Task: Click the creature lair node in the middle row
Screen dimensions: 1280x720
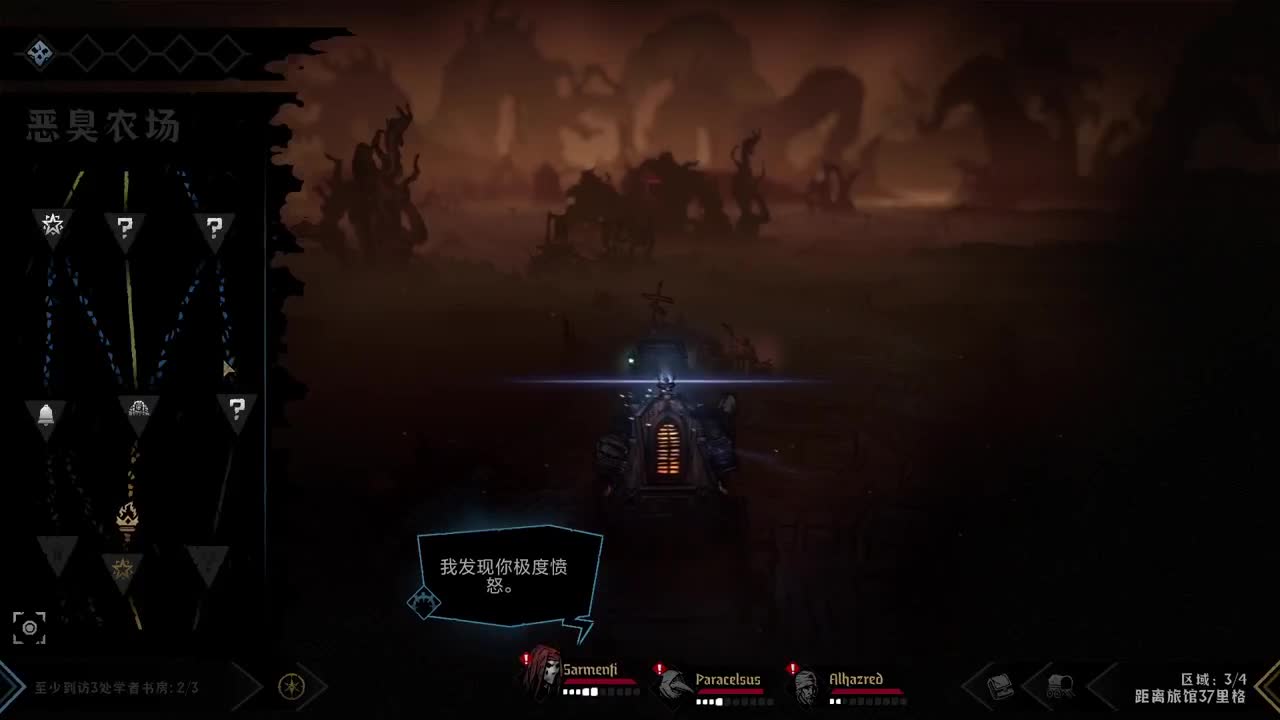Action: click(x=140, y=410)
